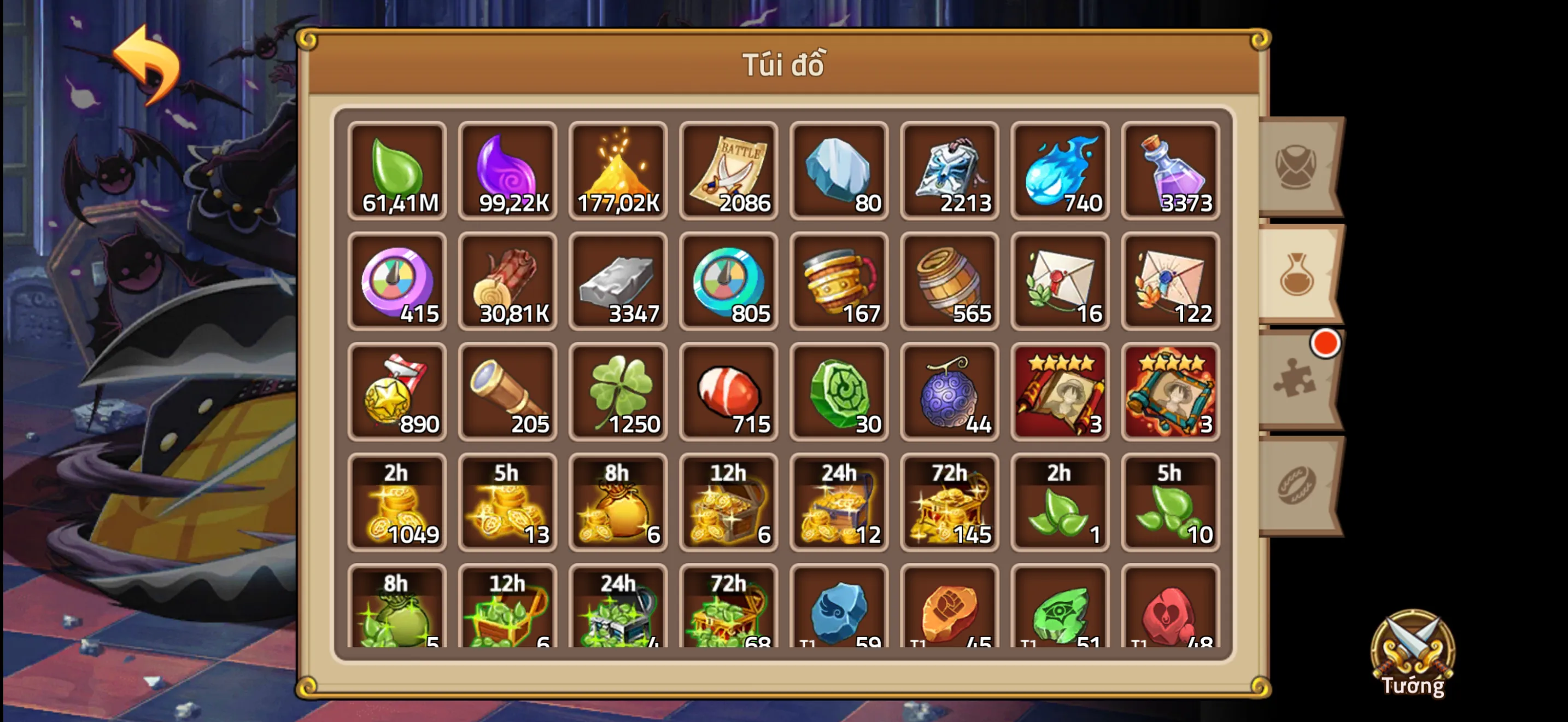View the BATTLE scroll item with count 2086
1568x722 pixels.
pos(729,171)
